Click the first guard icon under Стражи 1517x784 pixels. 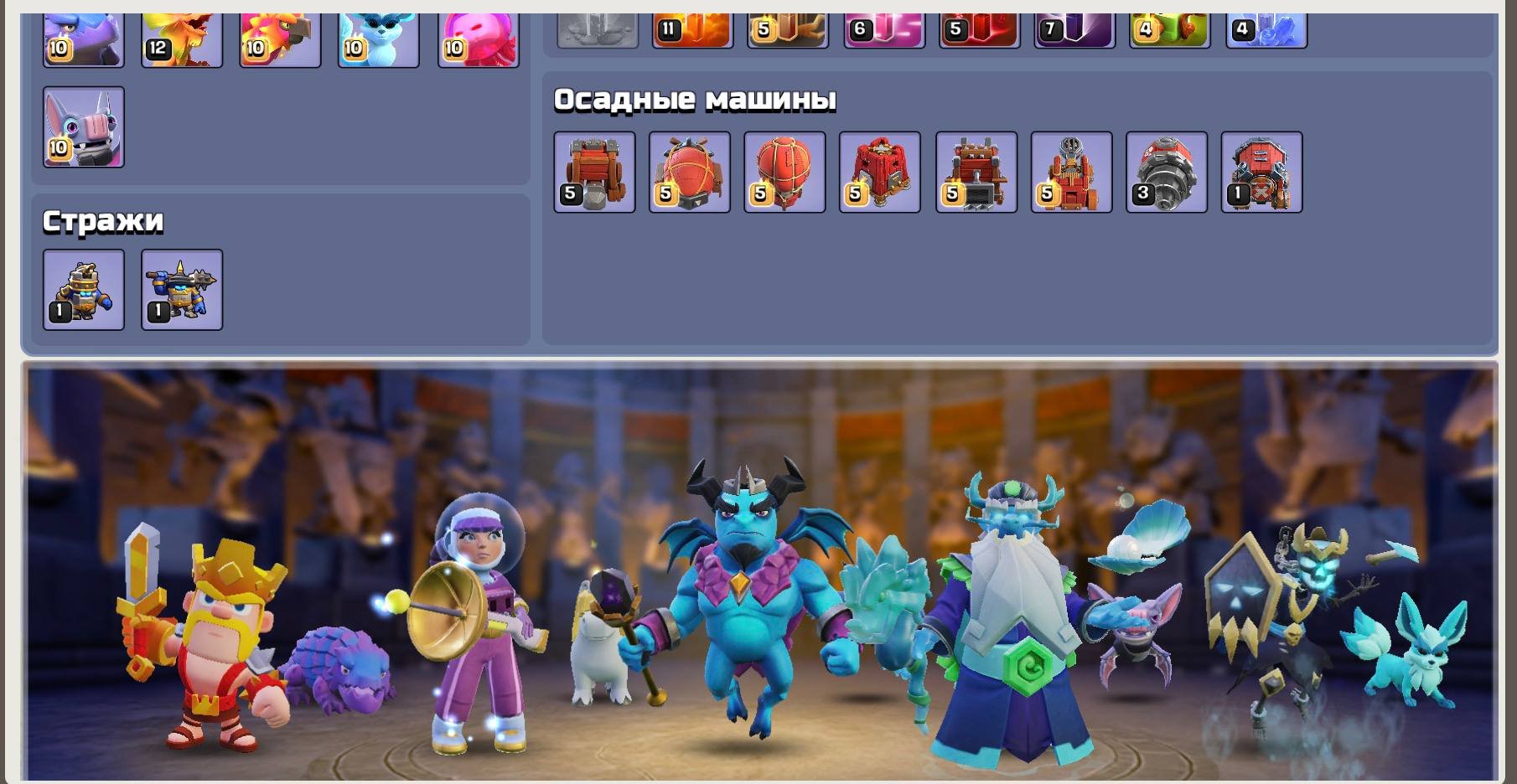[83, 289]
